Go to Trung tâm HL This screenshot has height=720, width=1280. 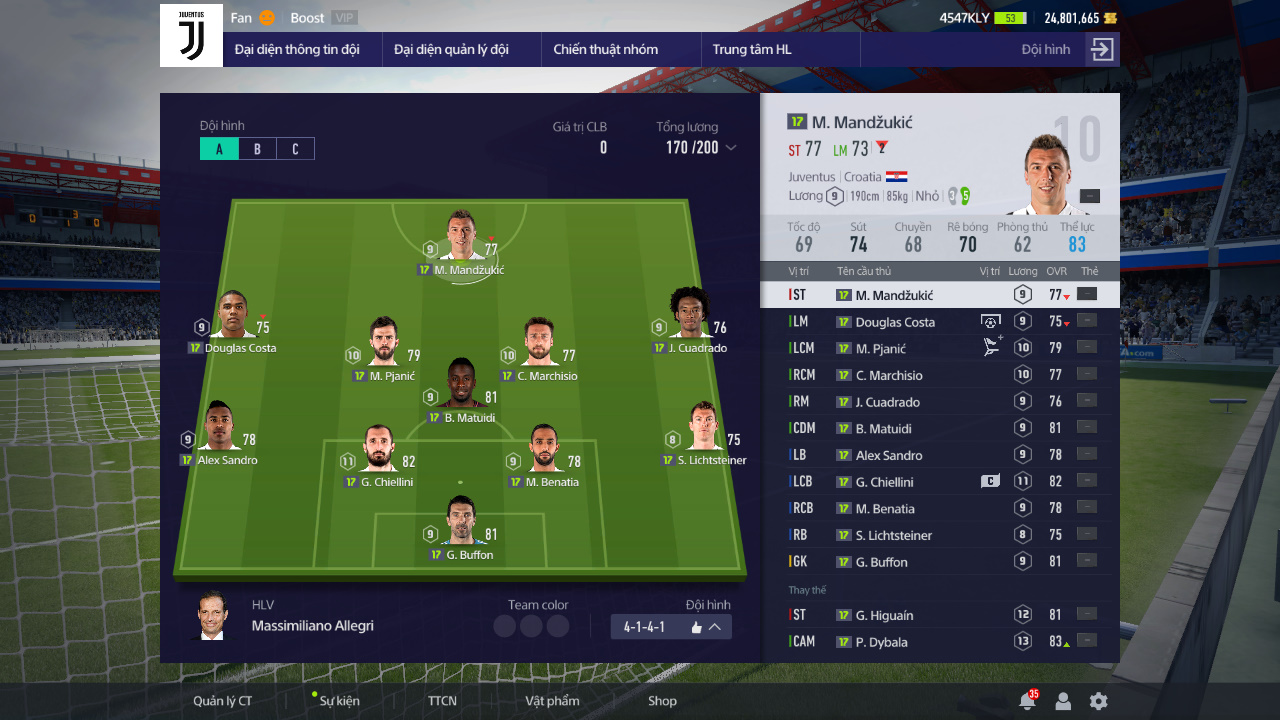coord(752,49)
